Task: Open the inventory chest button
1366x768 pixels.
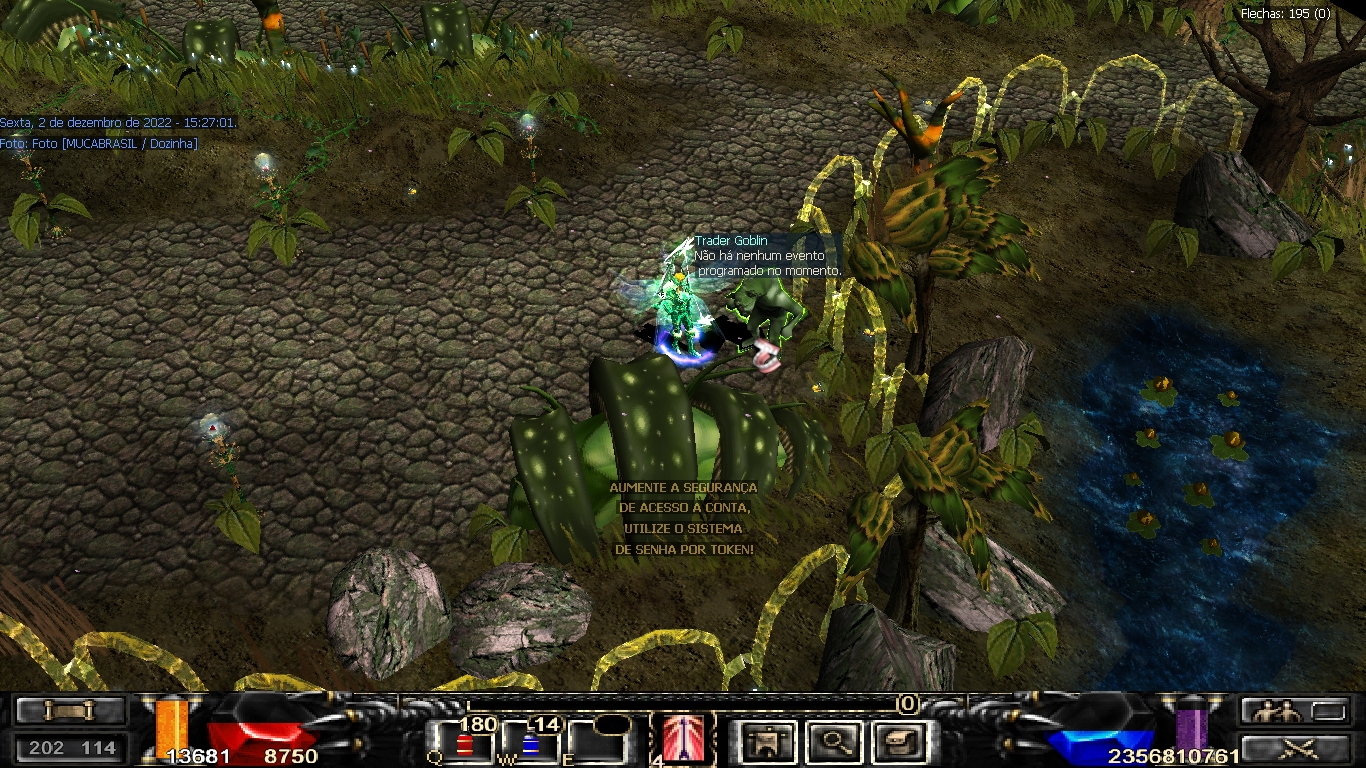Action: [x=897, y=742]
